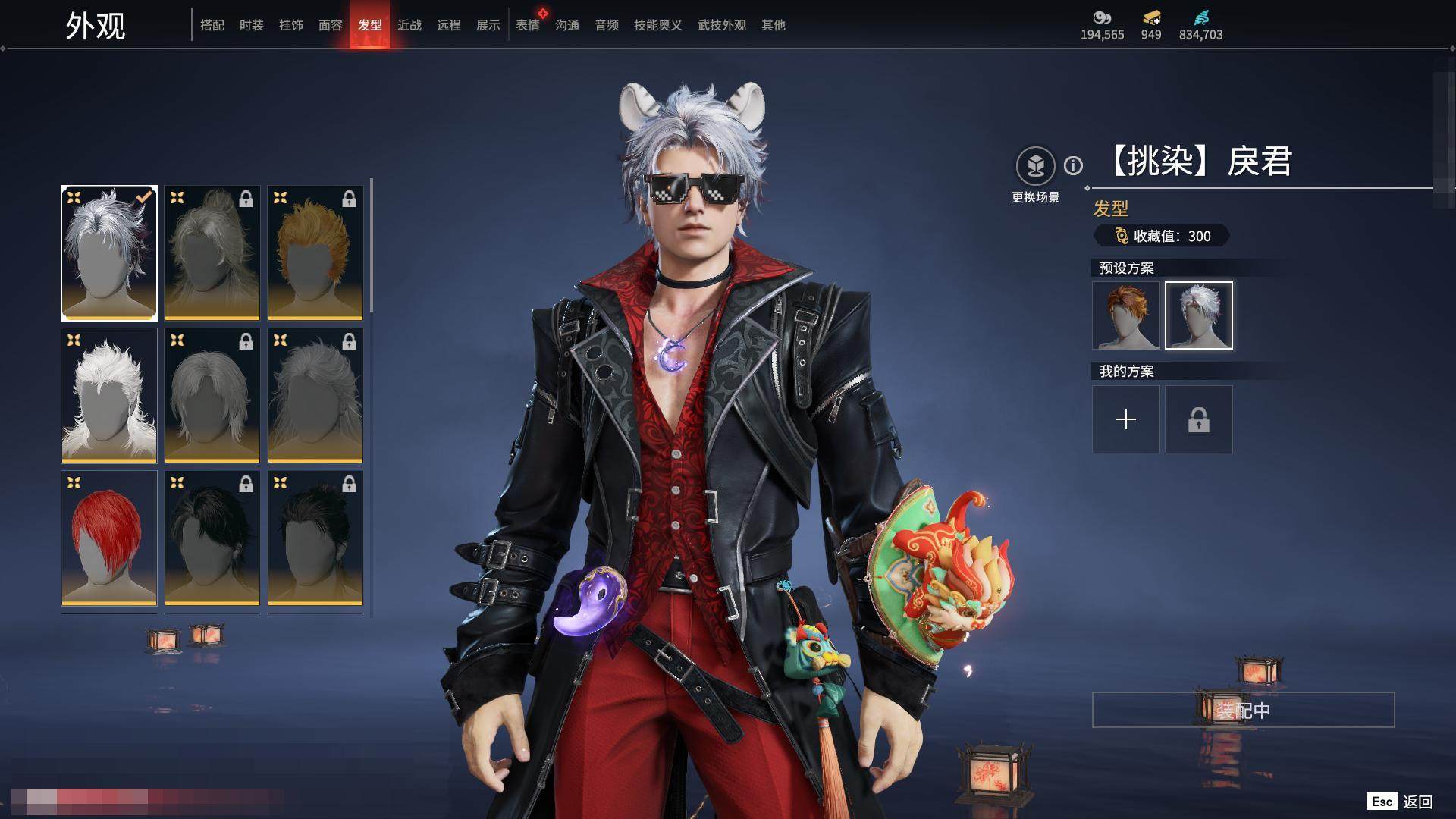Pick the long white mane hairstyle

(109, 395)
